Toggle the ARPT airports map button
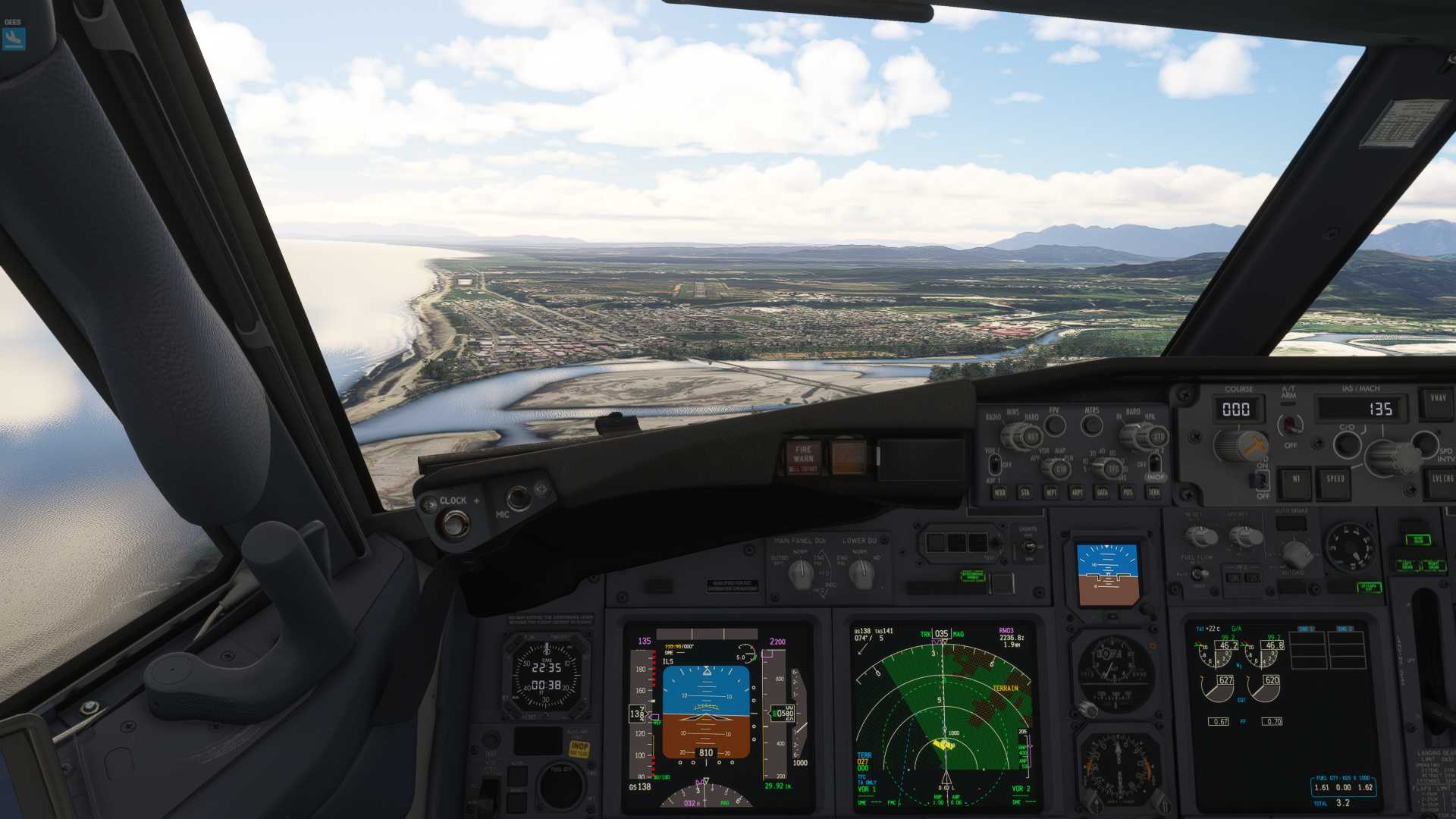The height and width of the screenshot is (819, 1456). 1077,493
